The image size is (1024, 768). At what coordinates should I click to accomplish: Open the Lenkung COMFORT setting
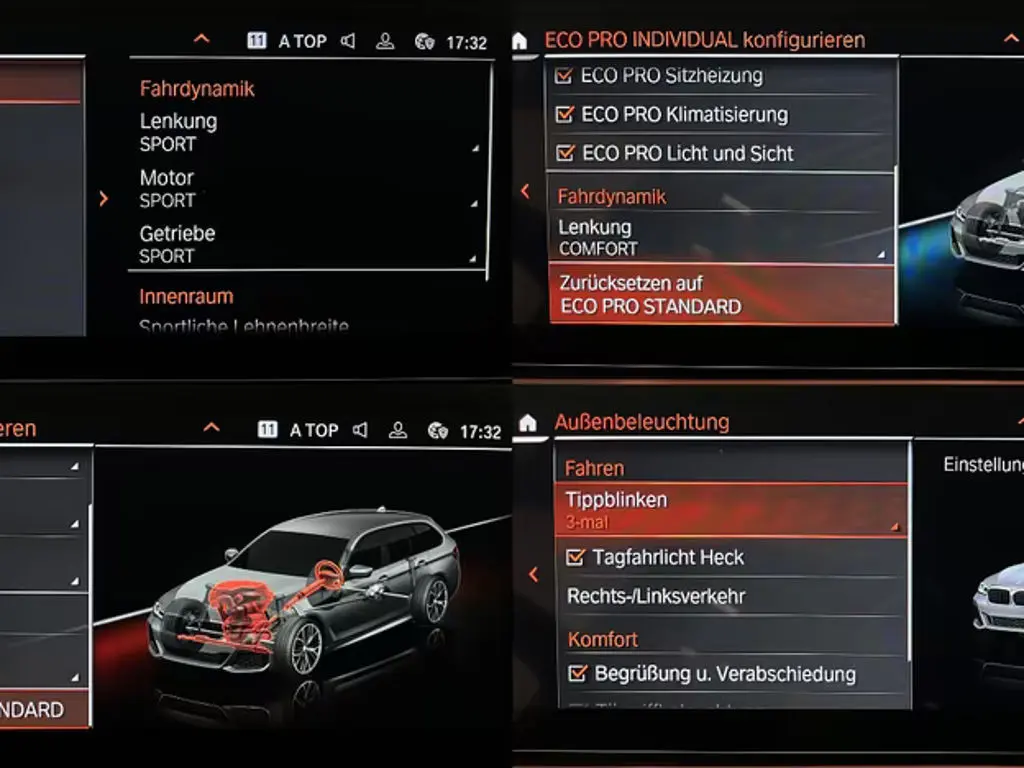(x=720, y=239)
